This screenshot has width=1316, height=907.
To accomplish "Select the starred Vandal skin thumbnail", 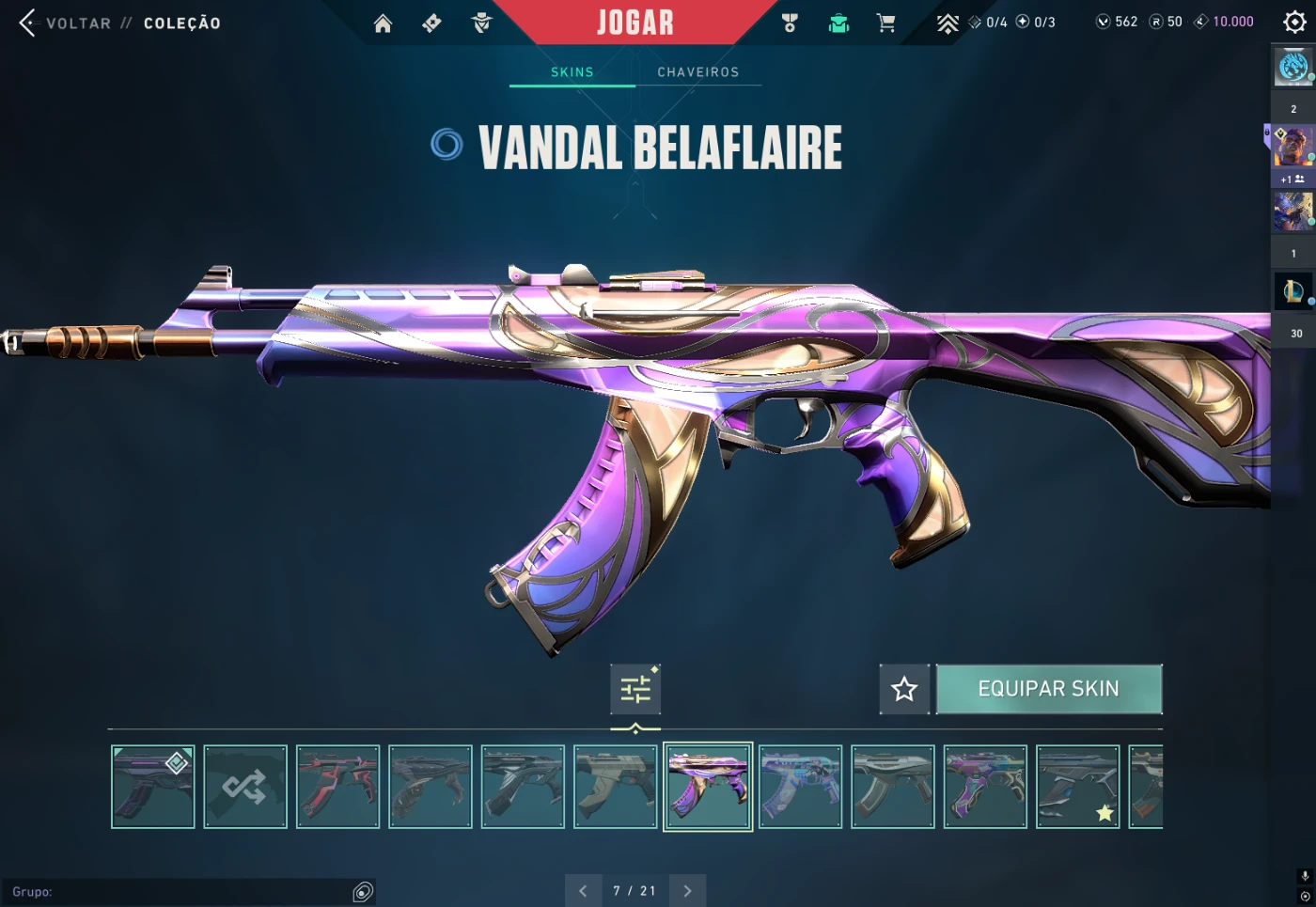I will (1077, 787).
